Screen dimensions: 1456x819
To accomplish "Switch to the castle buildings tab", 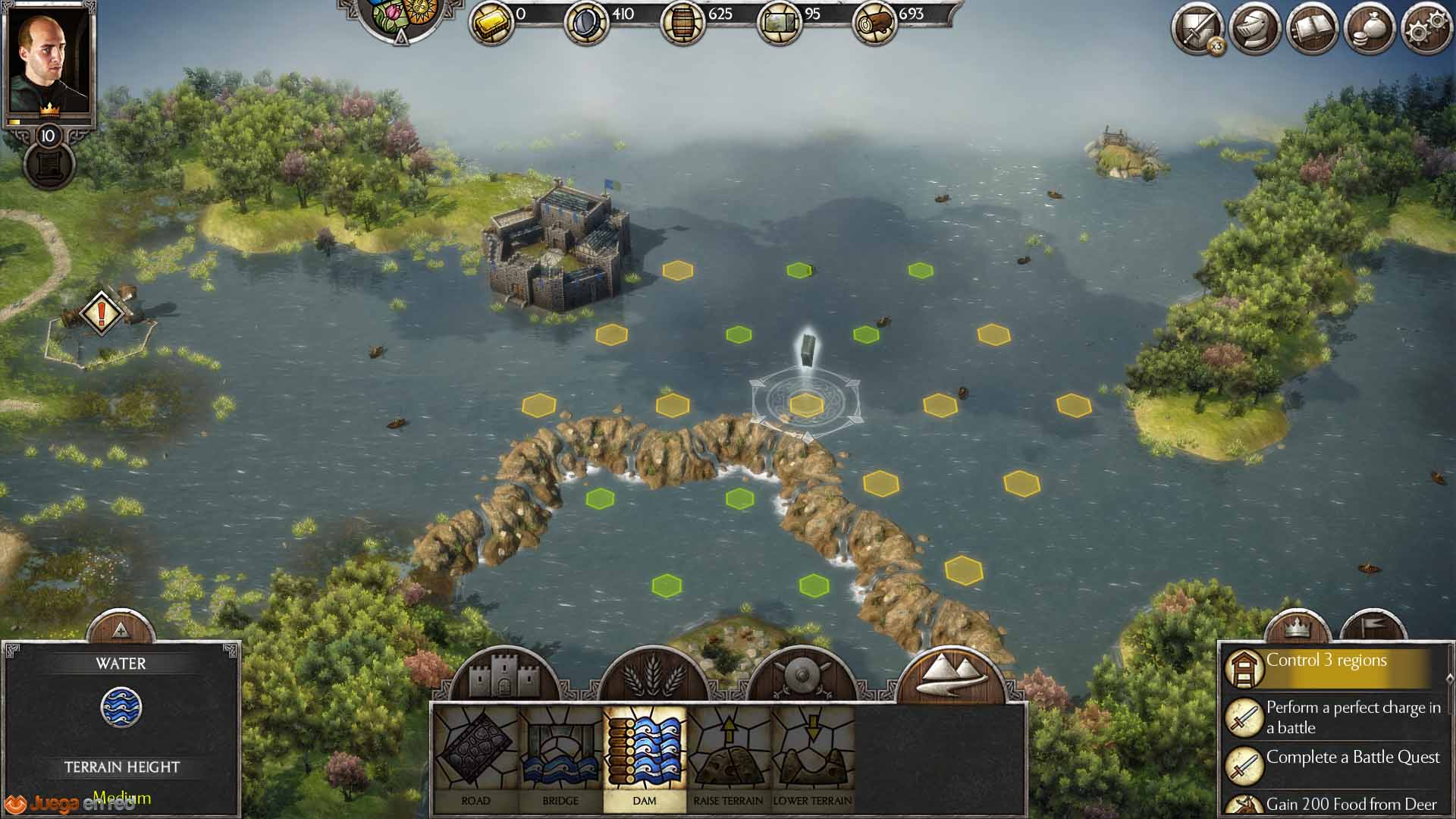I will click(504, 675).
